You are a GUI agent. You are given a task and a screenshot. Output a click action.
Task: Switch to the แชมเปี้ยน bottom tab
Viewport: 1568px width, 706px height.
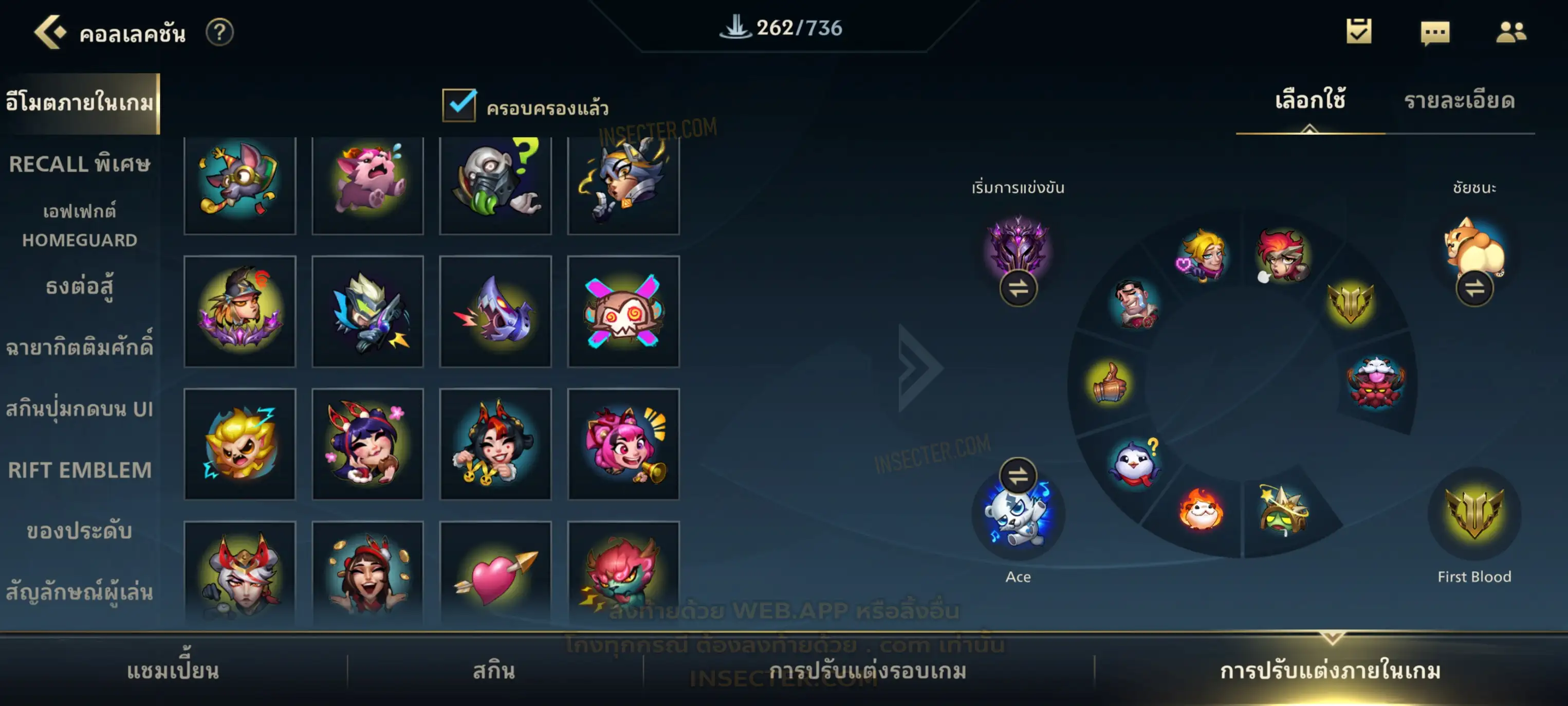(x=173, y=671)
